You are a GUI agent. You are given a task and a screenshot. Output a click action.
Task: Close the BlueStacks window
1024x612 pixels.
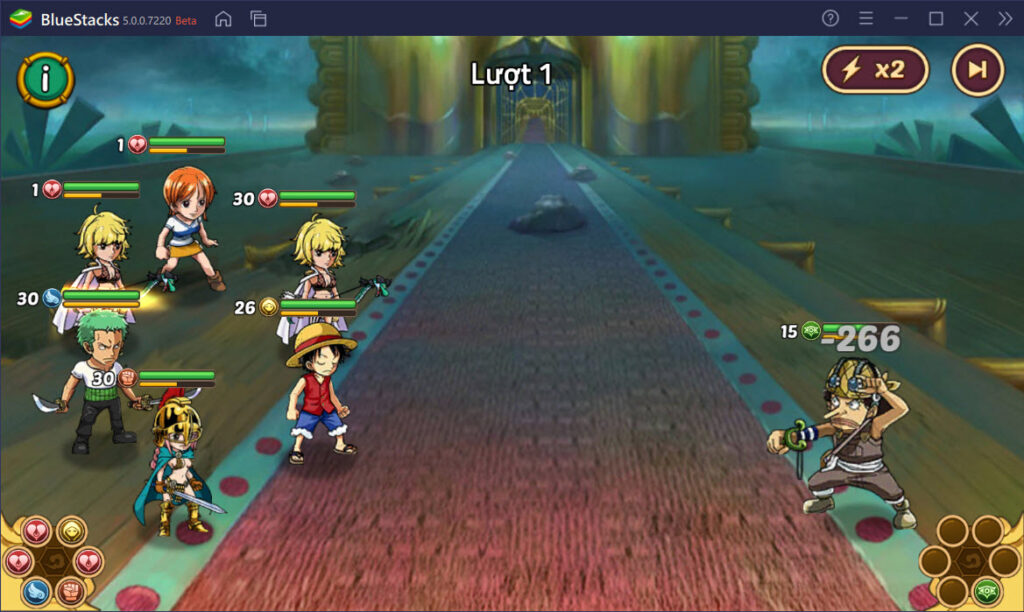pos(970,19)
